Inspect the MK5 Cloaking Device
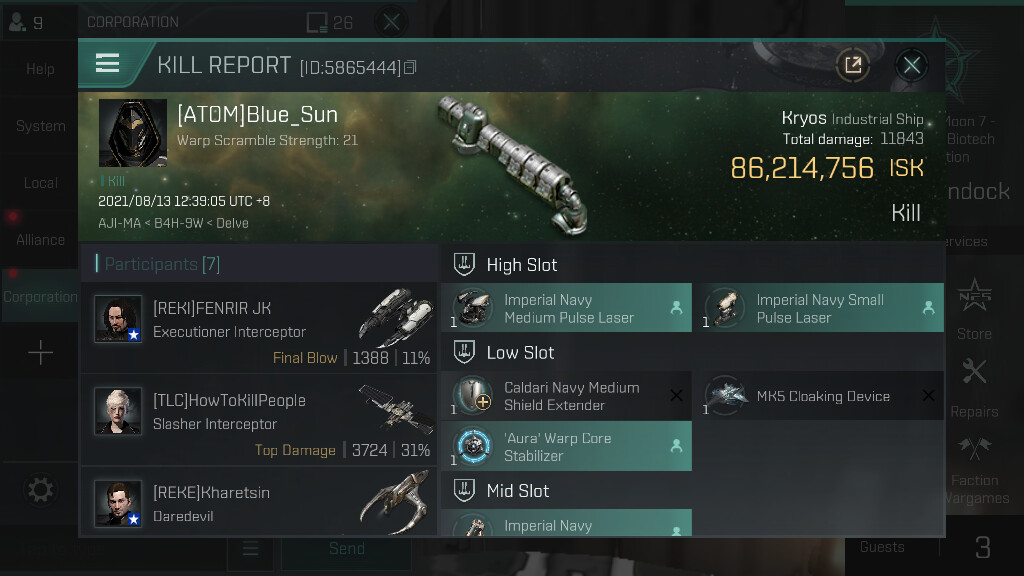 coord(818,396)
